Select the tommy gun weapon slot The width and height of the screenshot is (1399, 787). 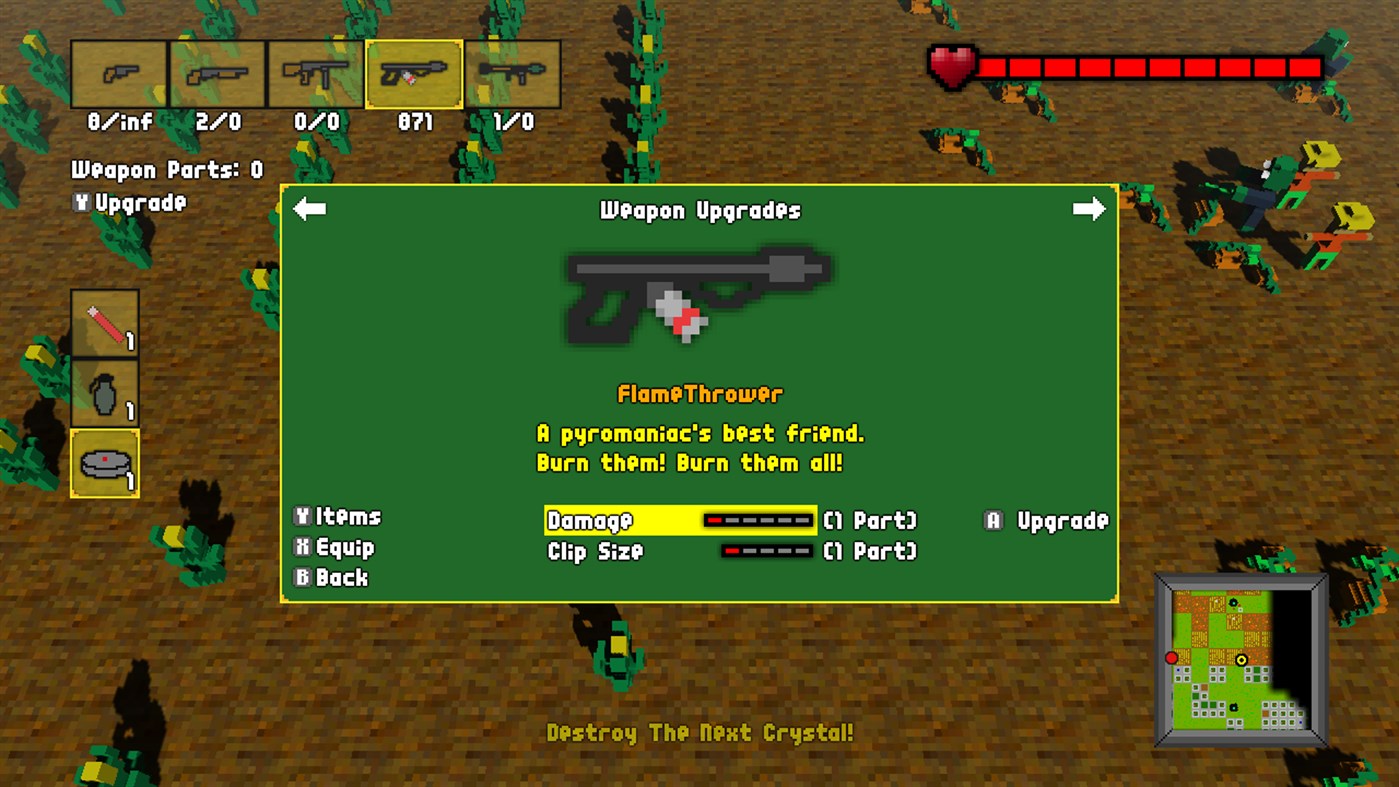point(315,73)
